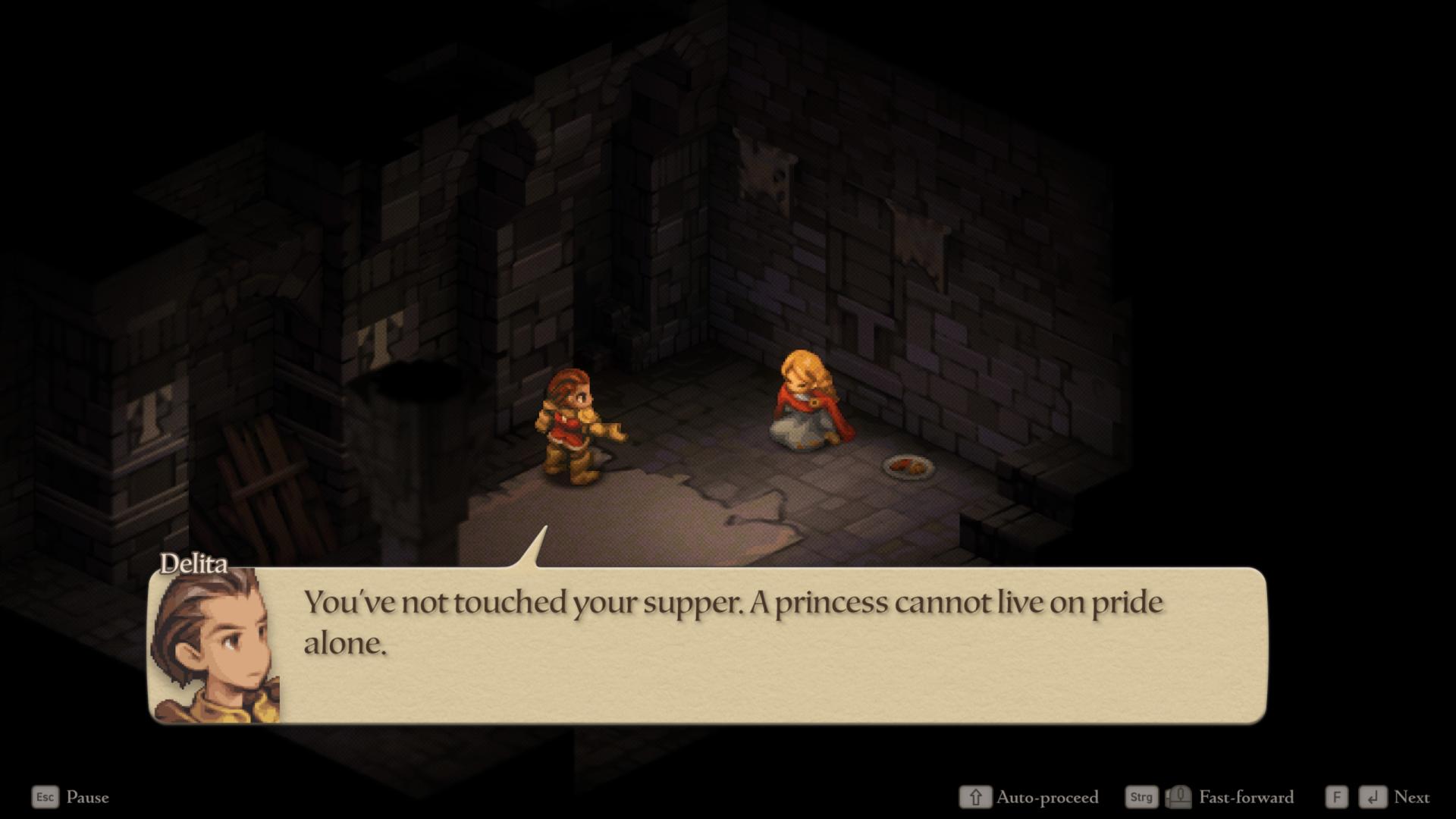Advance with the Next label
1456x819 pixels.
click(1411, 797)
